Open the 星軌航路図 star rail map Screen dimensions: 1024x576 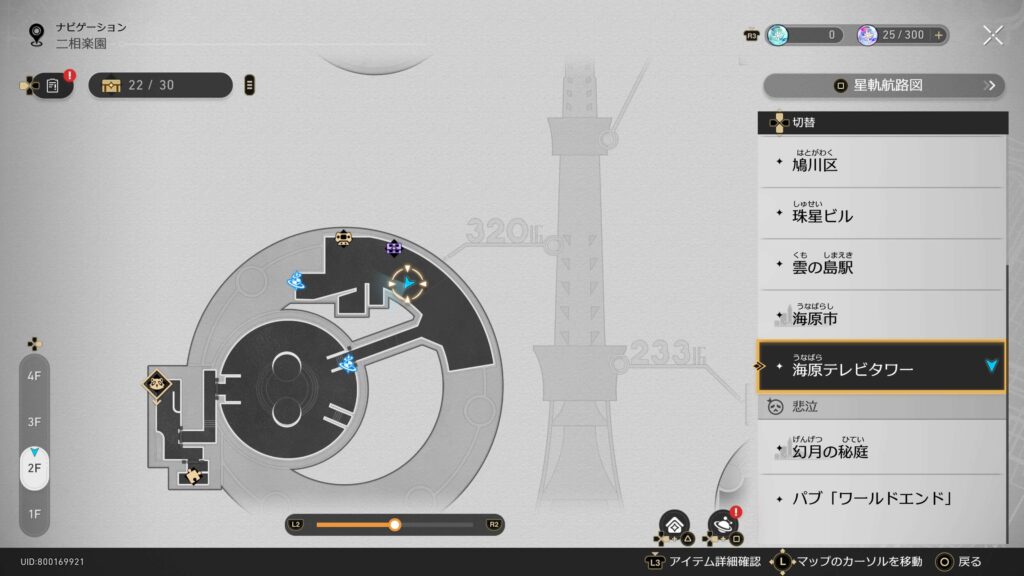click(883, 85)
